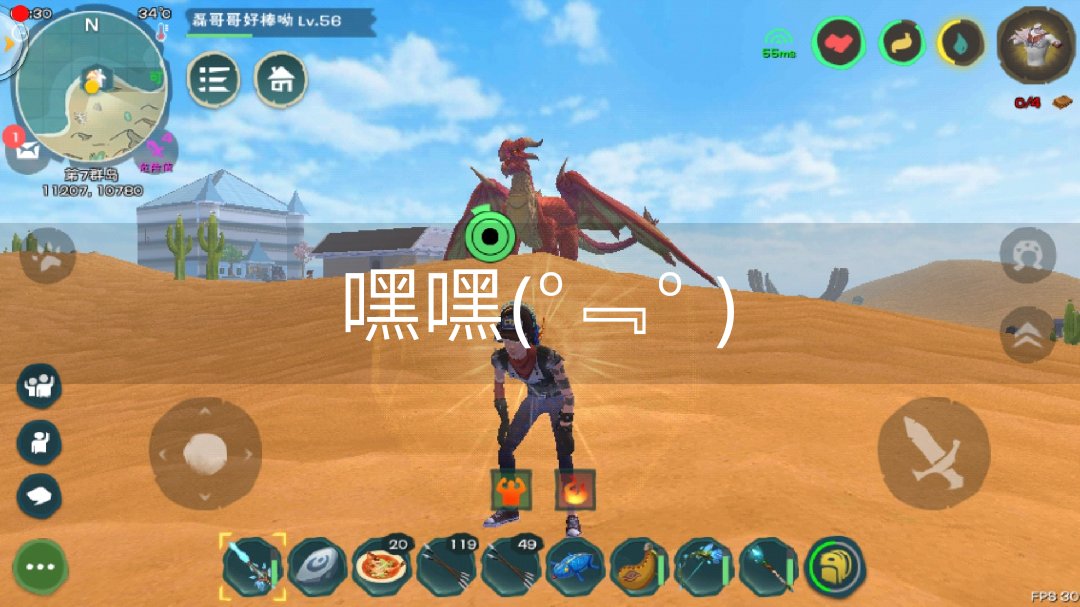
Task: Select the grey stone disc hotbar slot
Action: (x=318, y=567)
